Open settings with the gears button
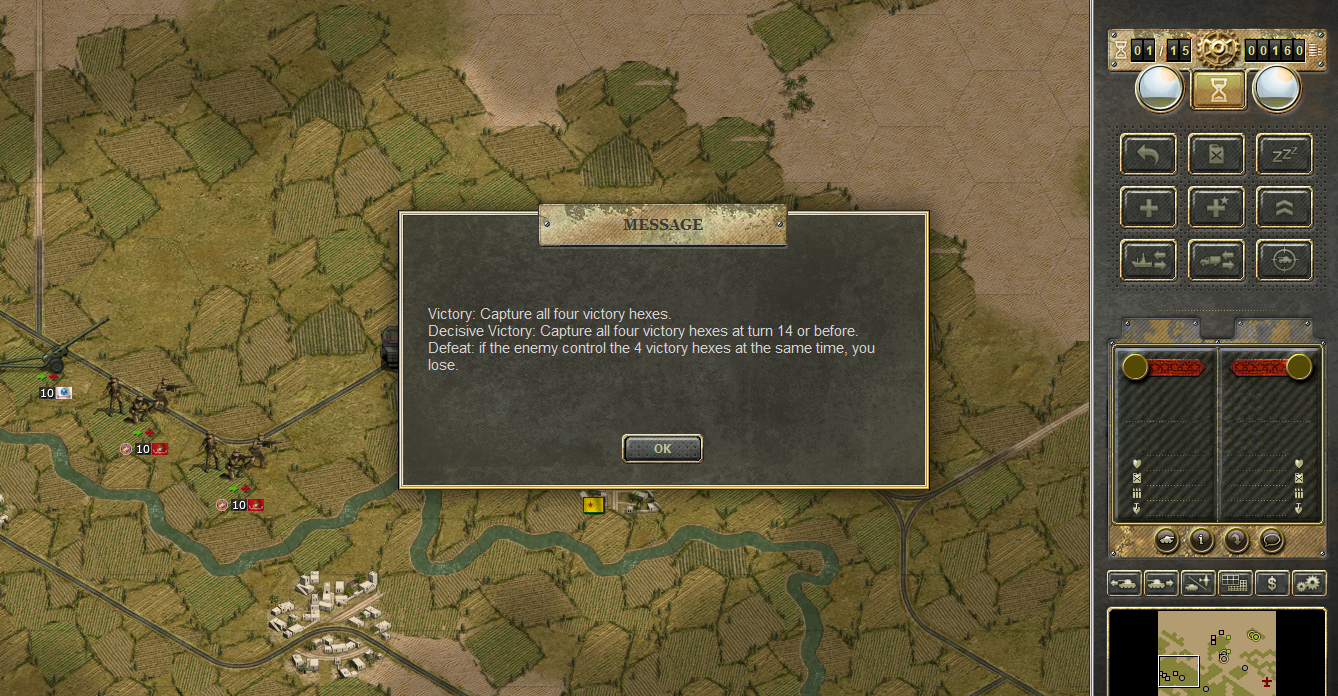Viewport: 1338px width, 696px height. (x=1307, y=582)
